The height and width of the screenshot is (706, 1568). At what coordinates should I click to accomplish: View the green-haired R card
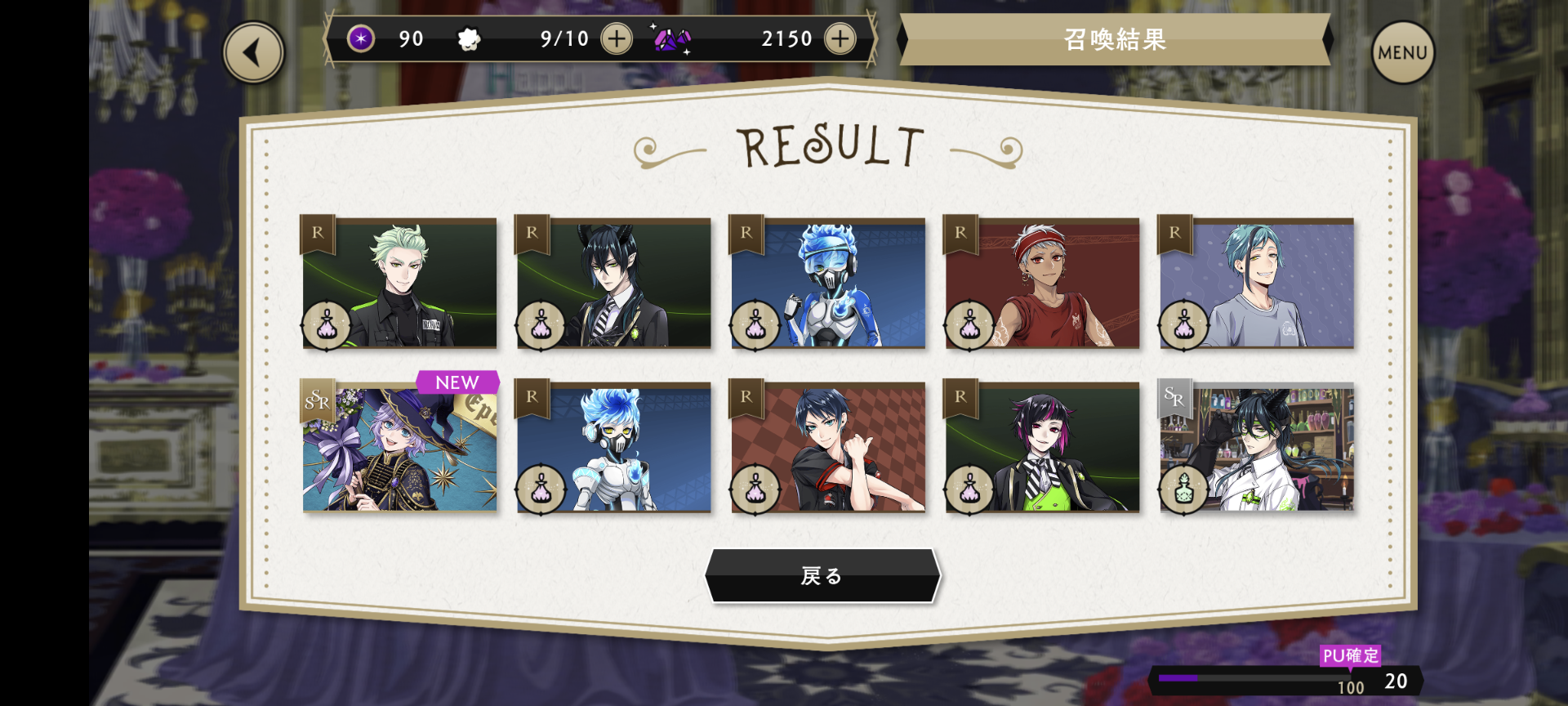399,283
